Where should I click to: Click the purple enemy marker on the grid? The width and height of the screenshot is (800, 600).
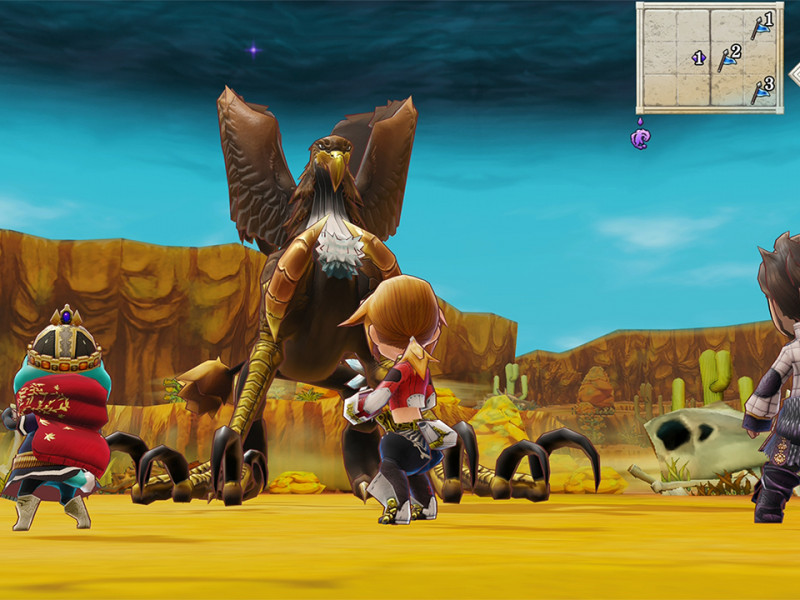[x=699, y=58]
